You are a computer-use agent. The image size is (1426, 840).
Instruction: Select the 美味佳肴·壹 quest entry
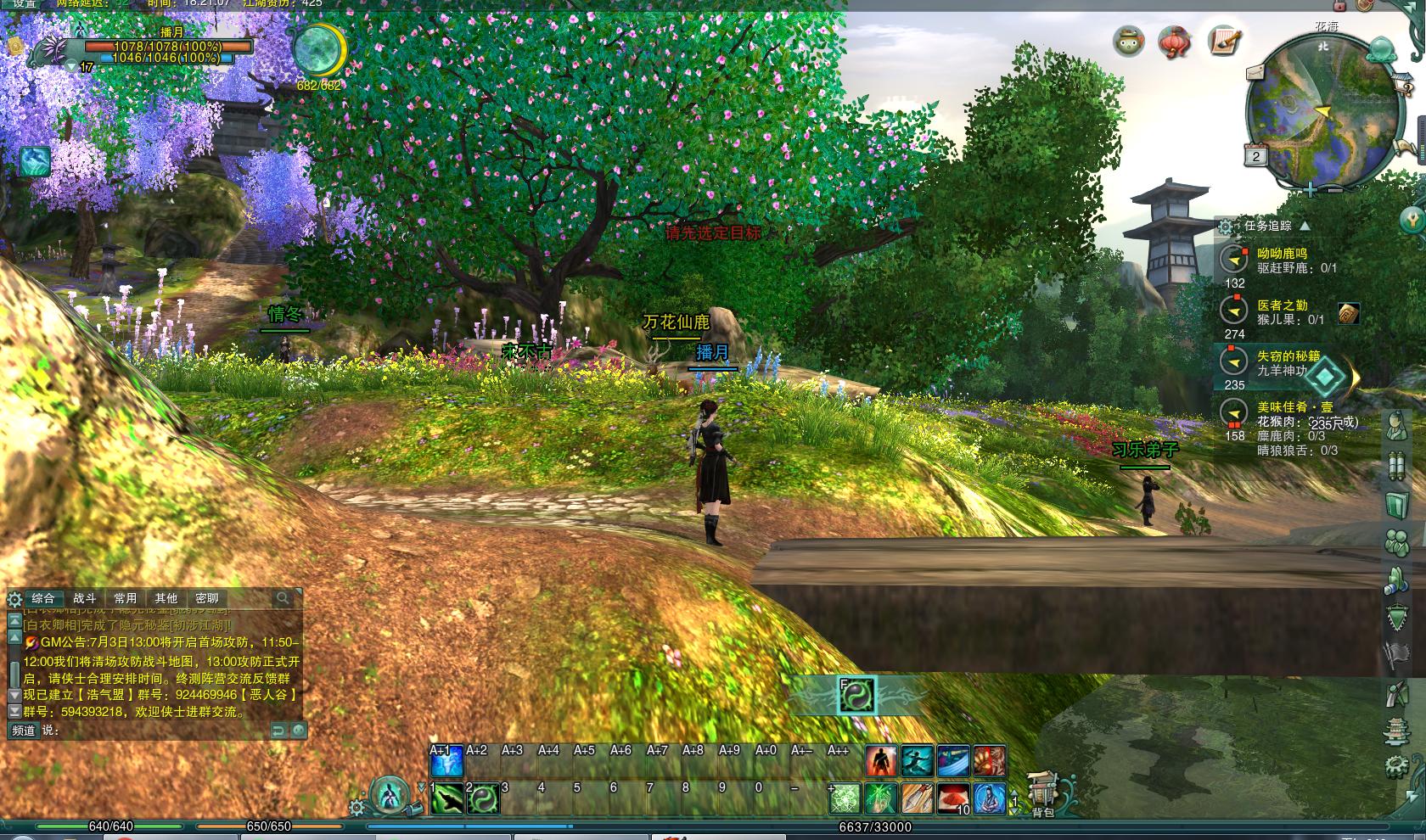1294,407
